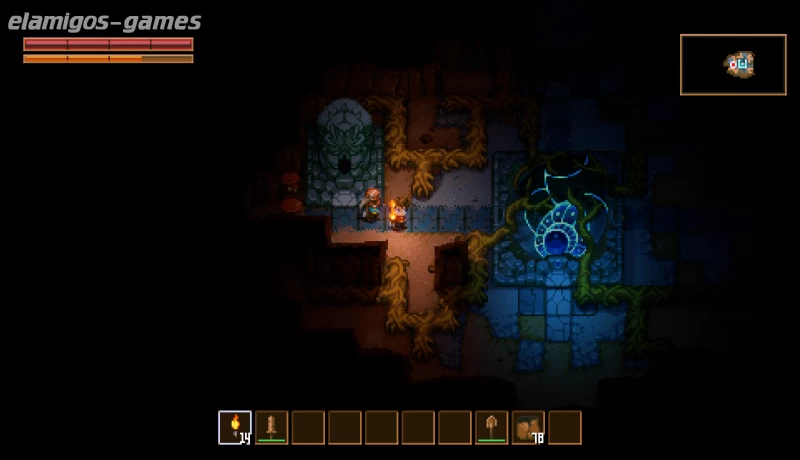Select the torch hotbar slot
The image size is (800, 460).
point(235,428)
